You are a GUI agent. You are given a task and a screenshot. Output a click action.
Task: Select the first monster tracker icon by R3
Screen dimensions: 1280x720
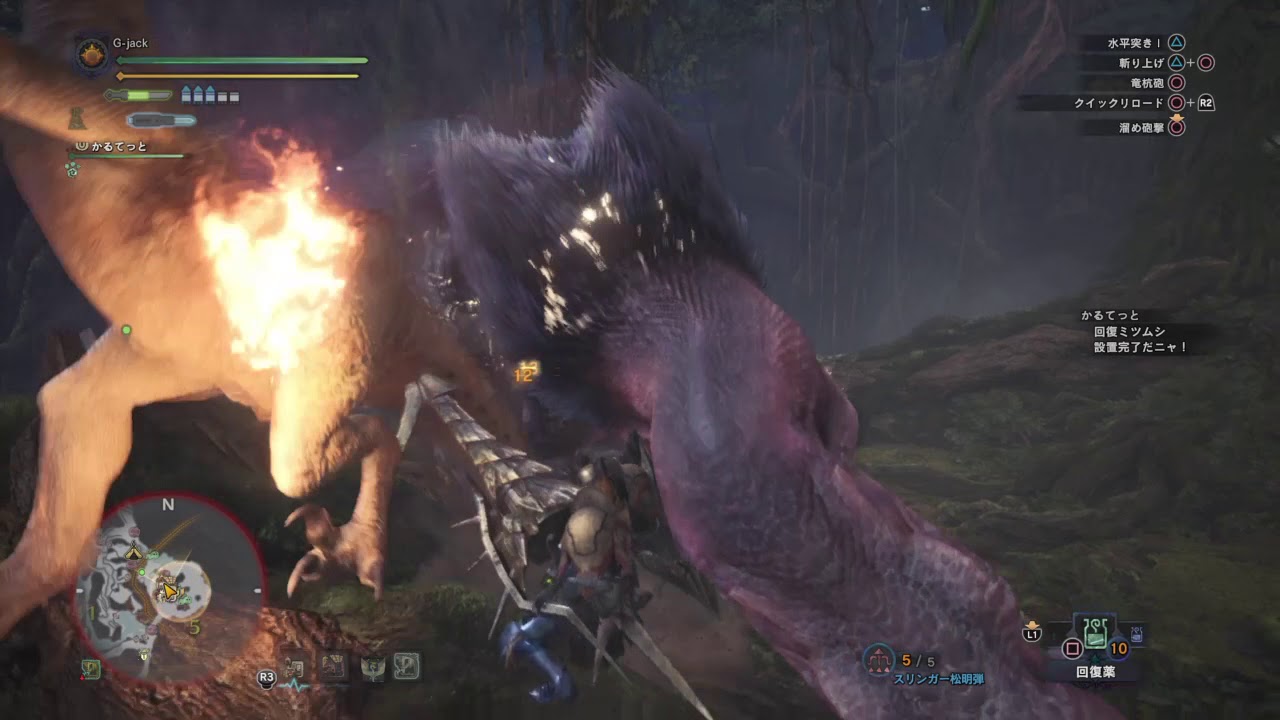click(x=294, y=668)
